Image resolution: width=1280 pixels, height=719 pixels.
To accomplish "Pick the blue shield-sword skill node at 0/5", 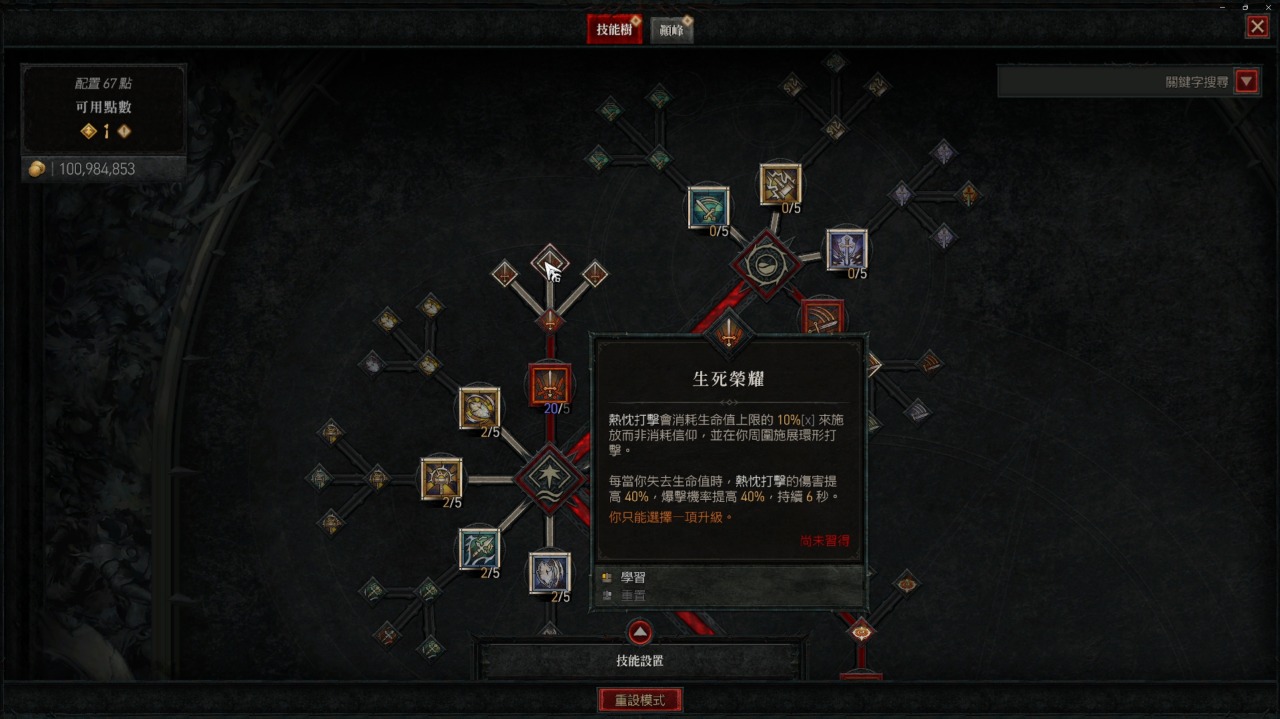I will [846, 250].
